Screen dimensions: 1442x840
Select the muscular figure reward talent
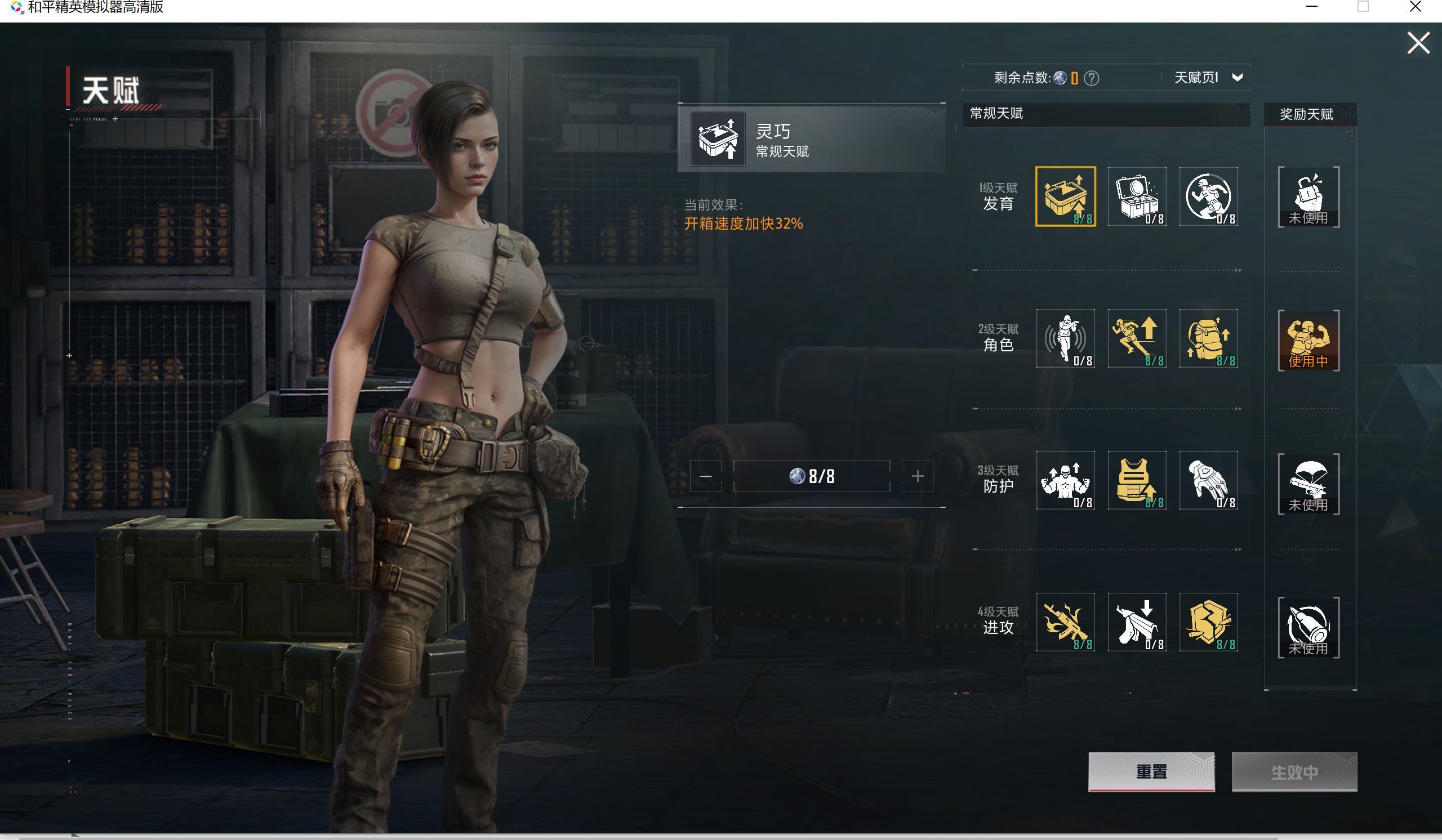click(1308, 340)
